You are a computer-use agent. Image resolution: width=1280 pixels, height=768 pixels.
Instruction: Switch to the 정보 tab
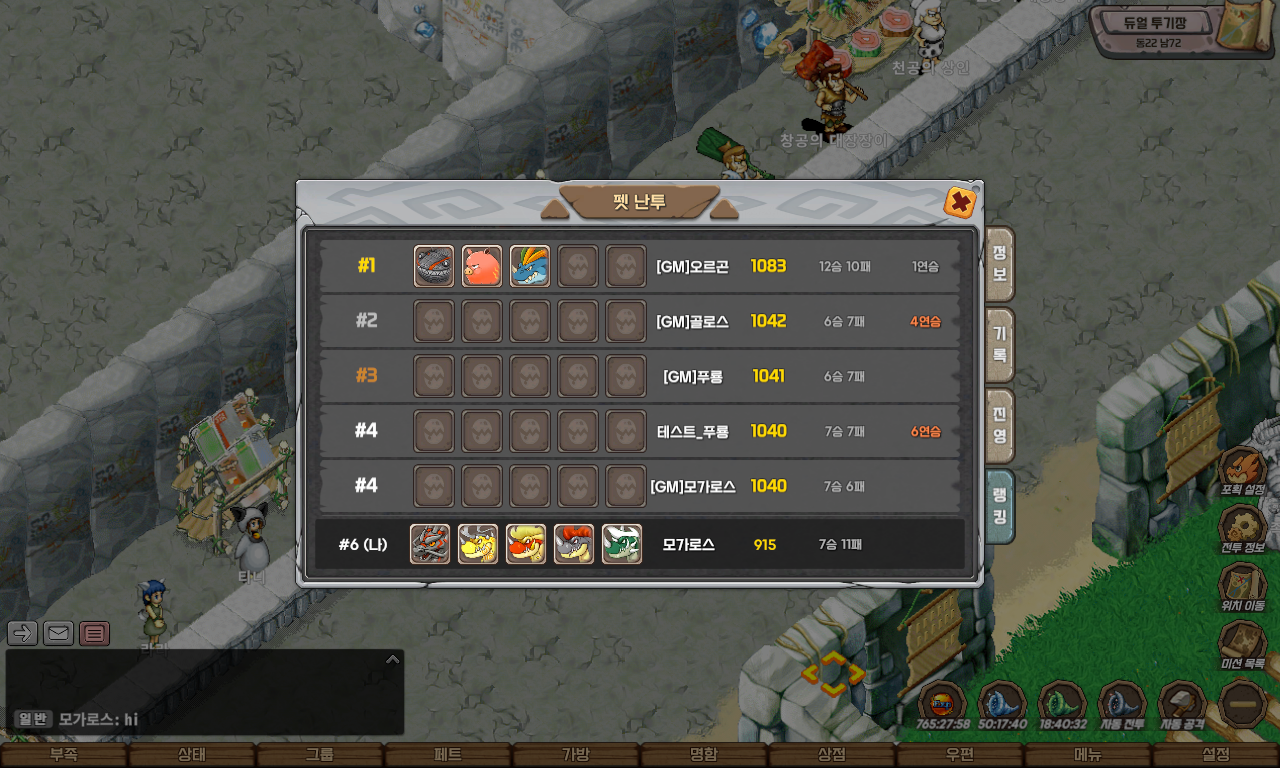(x=999, y=264)
